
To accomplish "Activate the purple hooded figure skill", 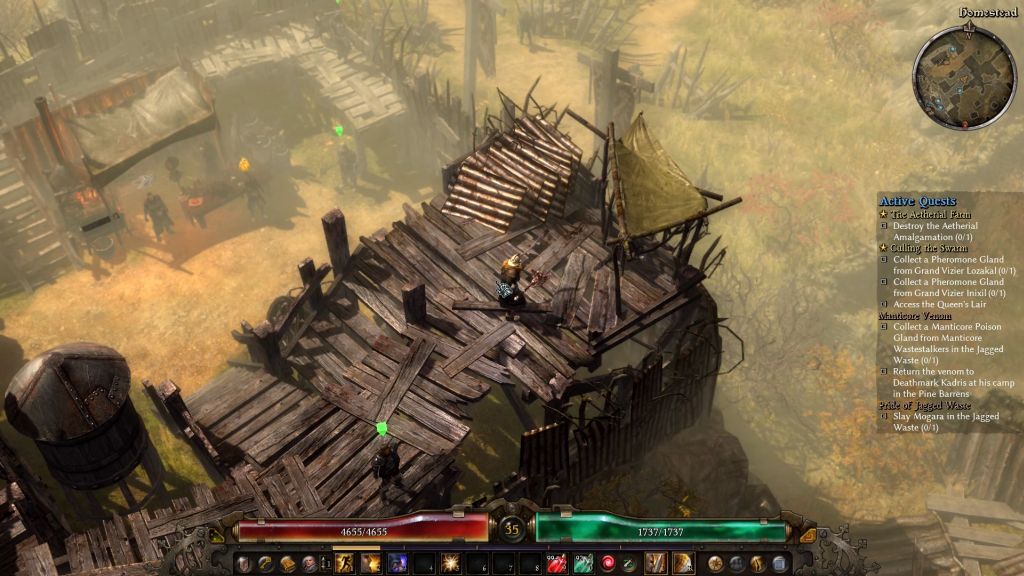I will [397, 564].
